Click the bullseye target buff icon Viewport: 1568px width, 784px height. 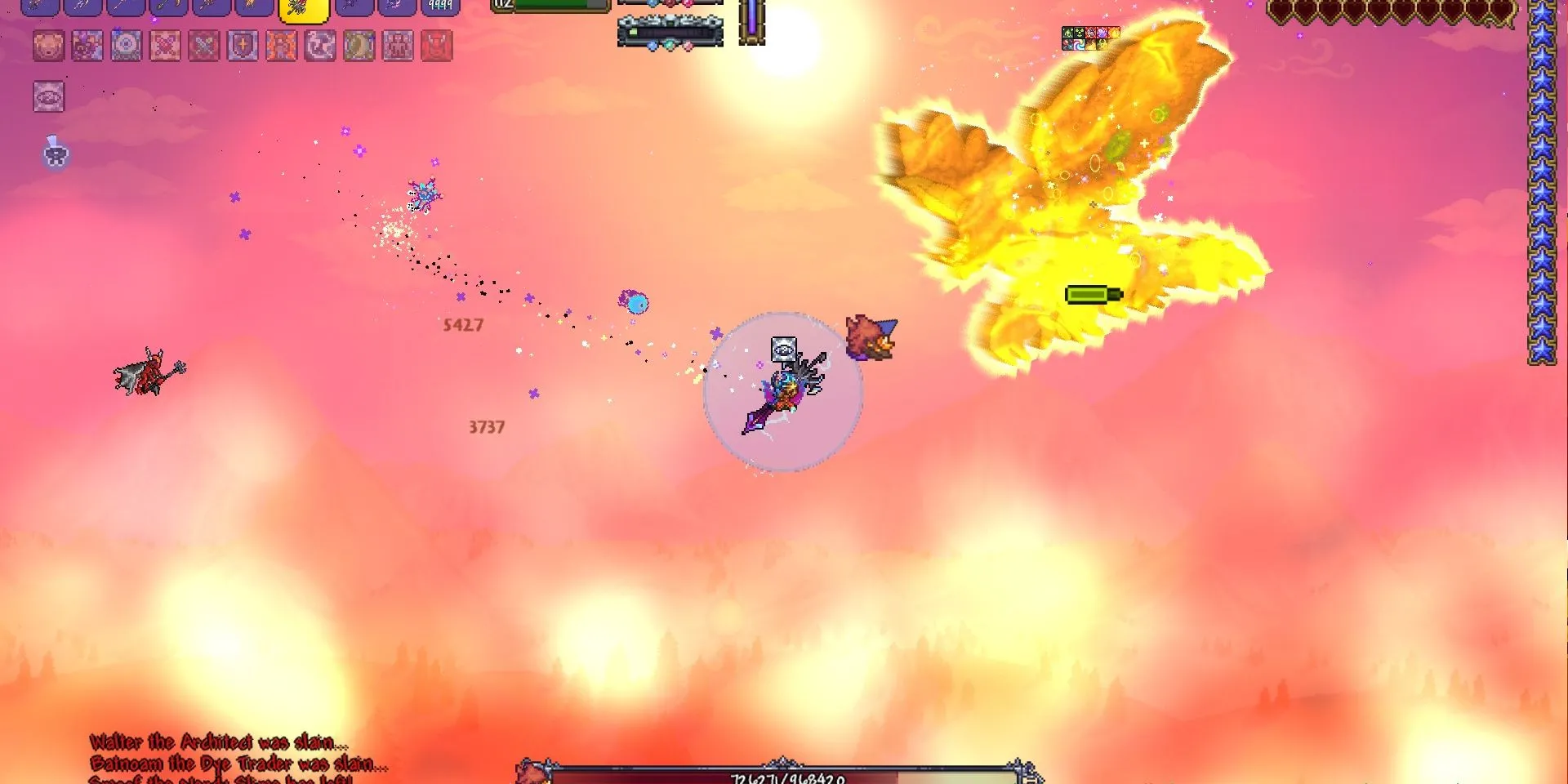tap(127, 46)
